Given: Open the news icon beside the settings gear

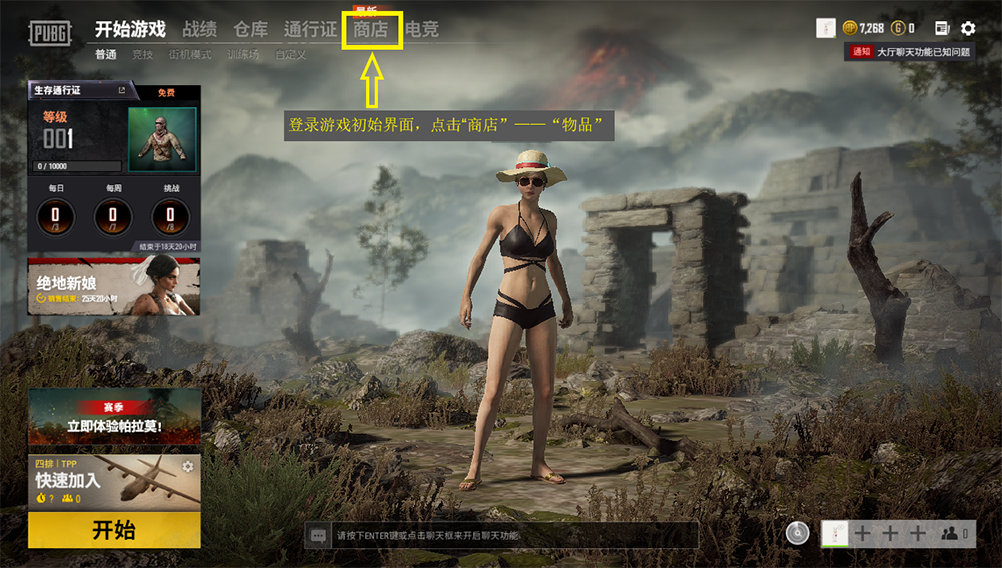Looking at the screenshot, I should [x=942, y=29].
